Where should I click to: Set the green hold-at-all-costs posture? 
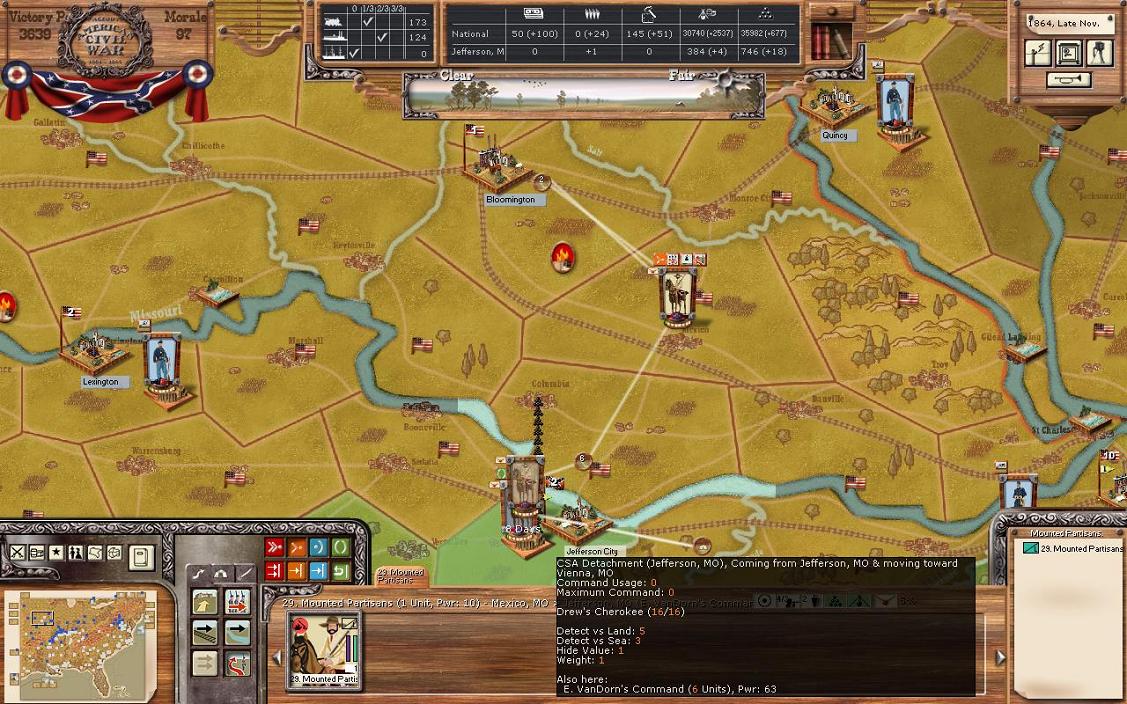340,548
